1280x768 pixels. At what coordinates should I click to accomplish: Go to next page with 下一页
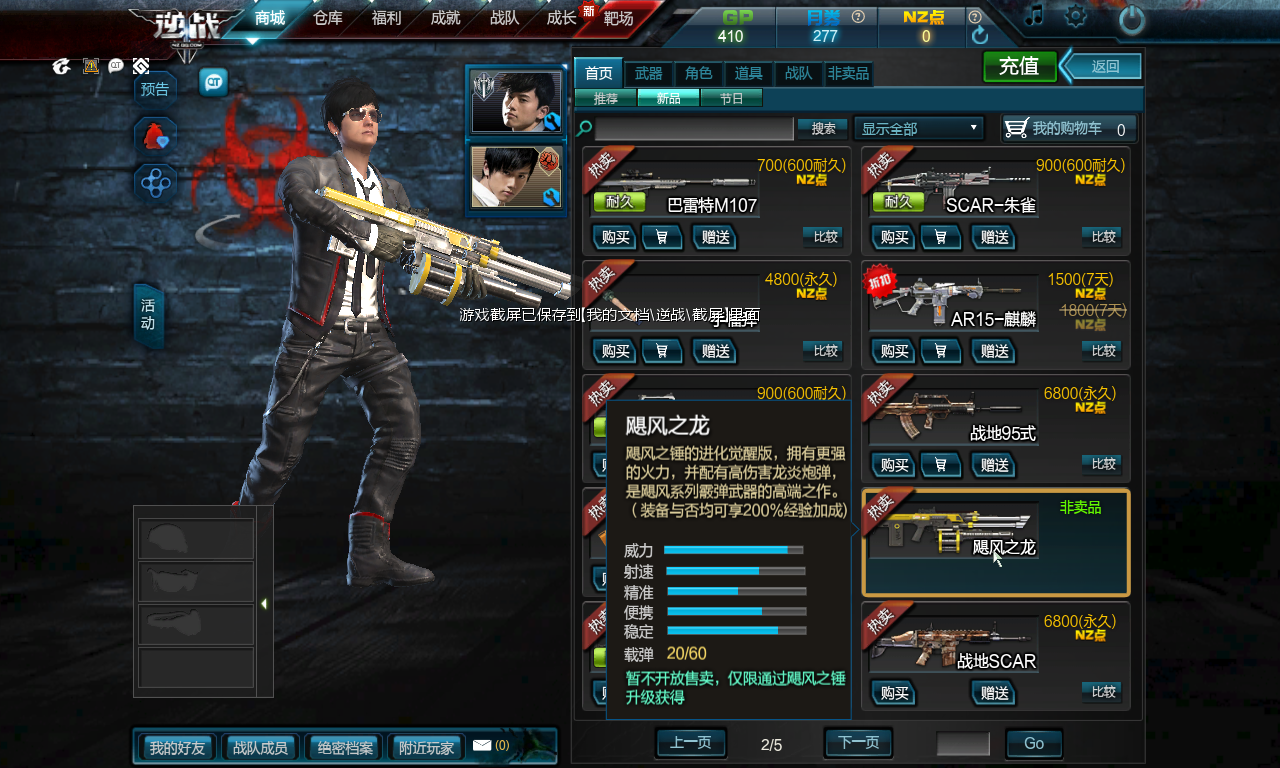click(858, 743)
